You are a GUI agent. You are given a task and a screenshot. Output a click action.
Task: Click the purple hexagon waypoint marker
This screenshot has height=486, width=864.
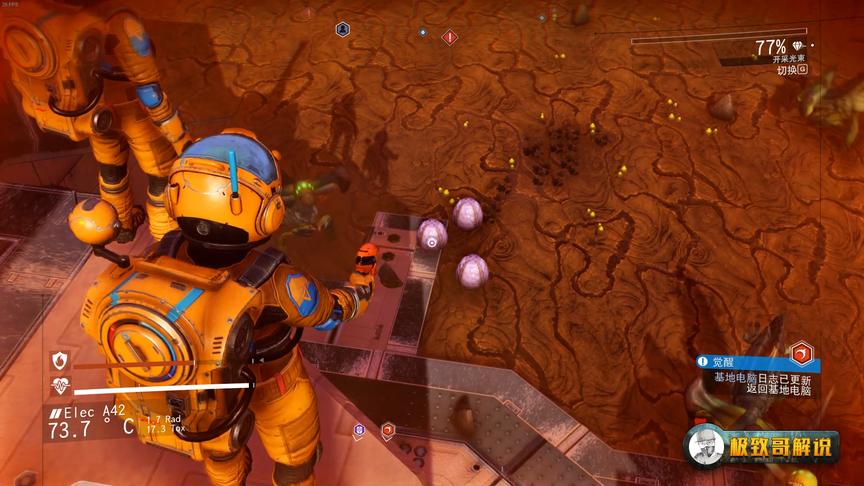(359, 431)
